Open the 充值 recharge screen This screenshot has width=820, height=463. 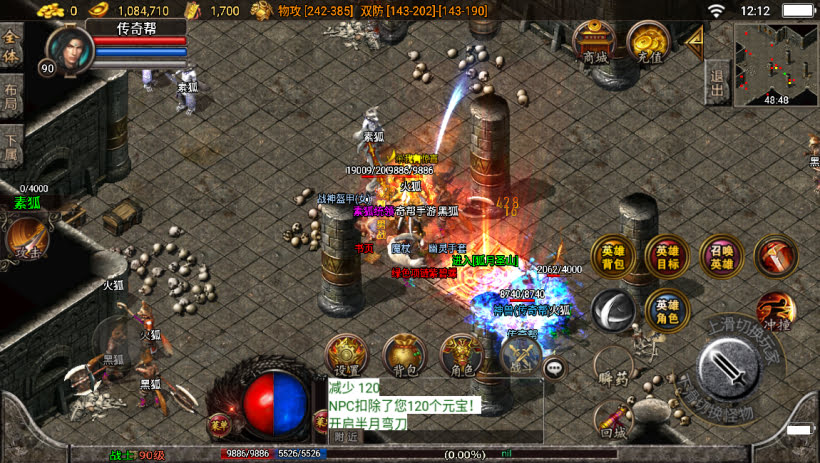click(x=649, y=43)
